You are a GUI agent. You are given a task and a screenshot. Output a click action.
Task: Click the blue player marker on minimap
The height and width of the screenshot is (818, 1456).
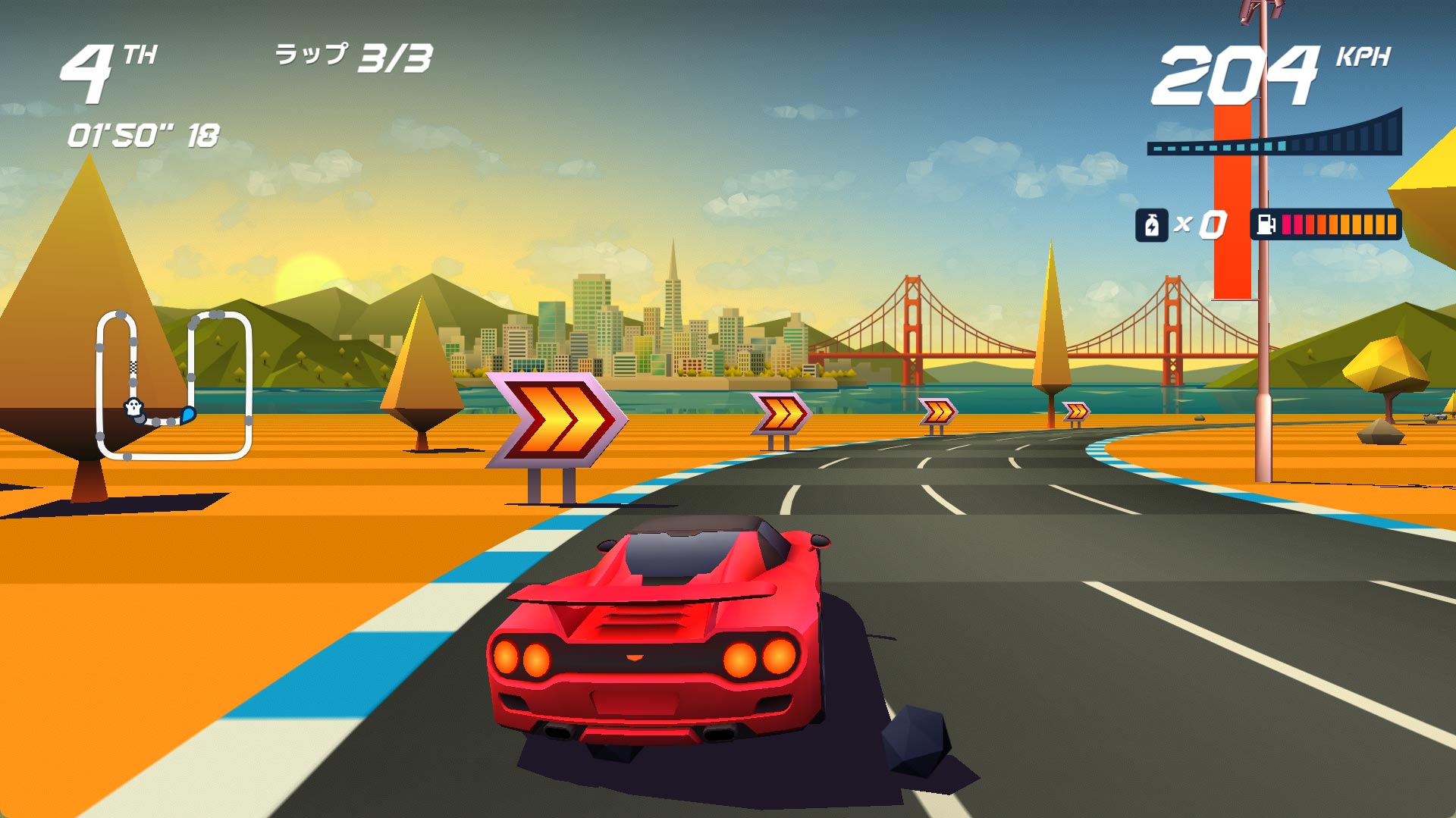pos(187,415)
